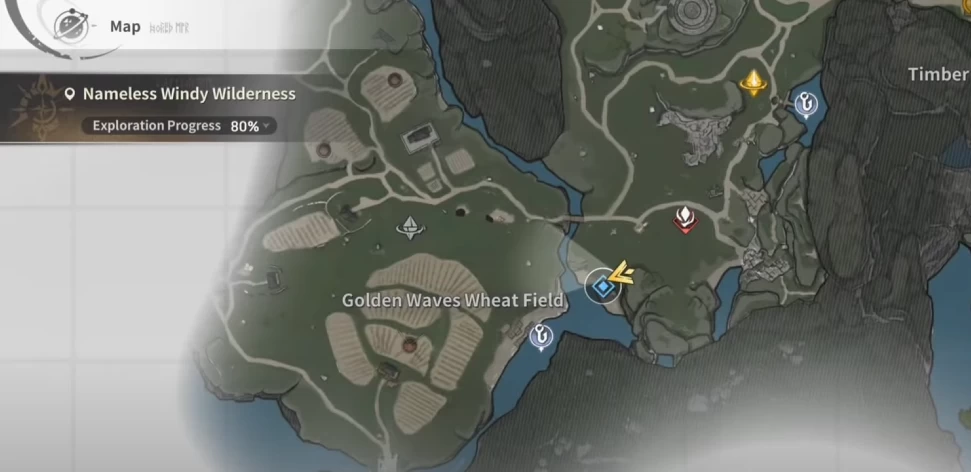This screenshot has height=472, width=971.
Task: Click the blue diamond marker in the circle
Action: pos(602,287)
